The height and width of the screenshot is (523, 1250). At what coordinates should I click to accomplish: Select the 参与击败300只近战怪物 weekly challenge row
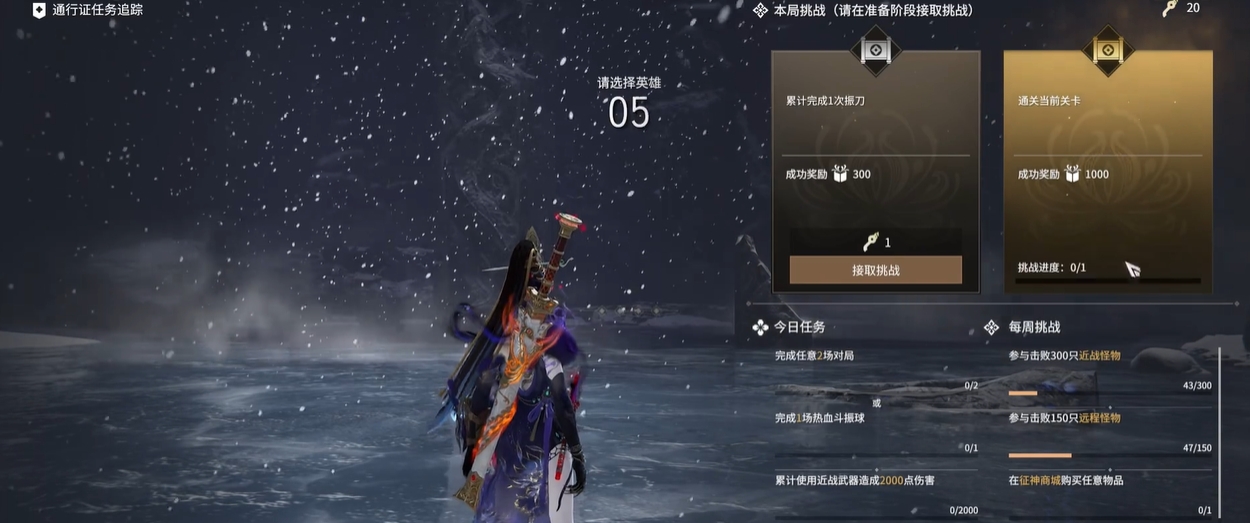click(x=1110, y=367)
